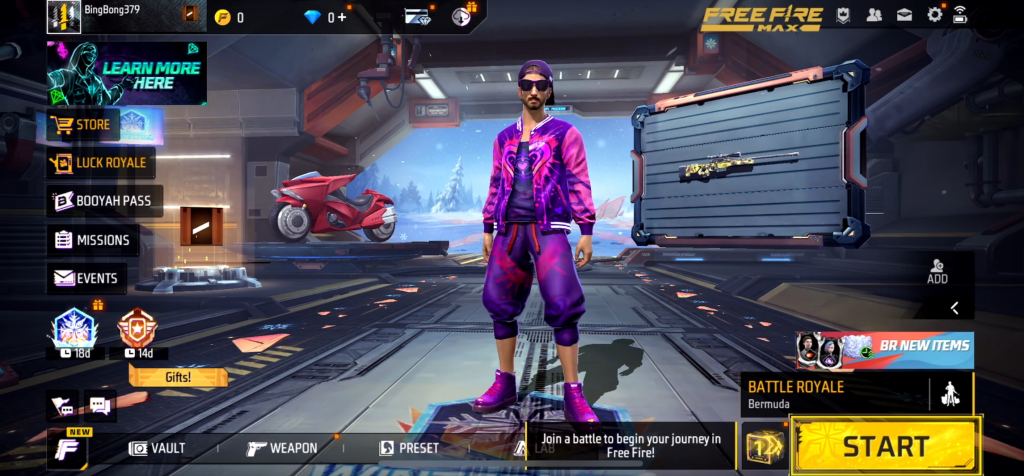Open the mail envelope icon
The width and height of the screenshot is (1024, 476).
coord(904,14)
